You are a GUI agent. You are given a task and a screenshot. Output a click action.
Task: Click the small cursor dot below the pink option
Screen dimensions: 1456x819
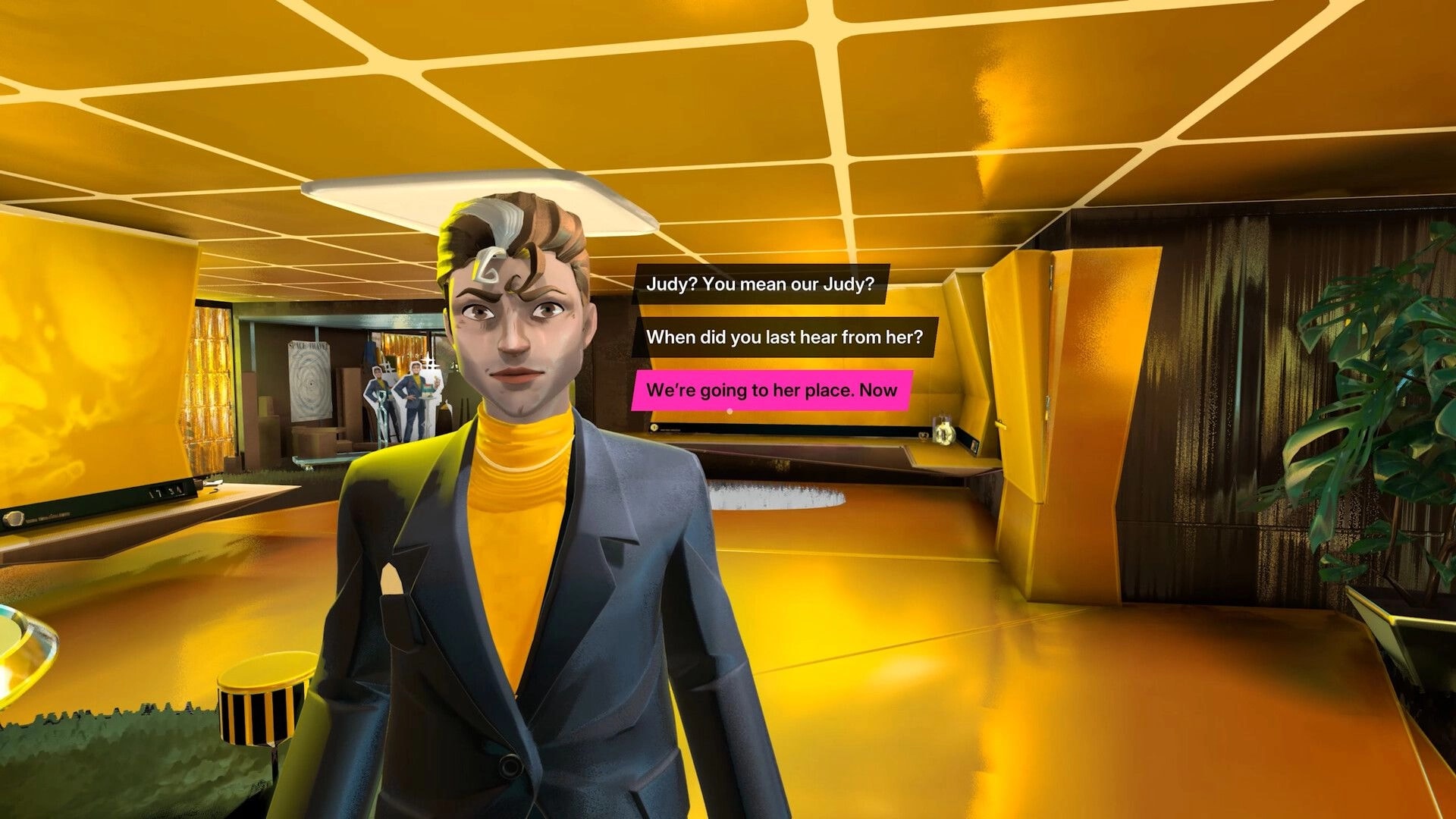point(728,410)
